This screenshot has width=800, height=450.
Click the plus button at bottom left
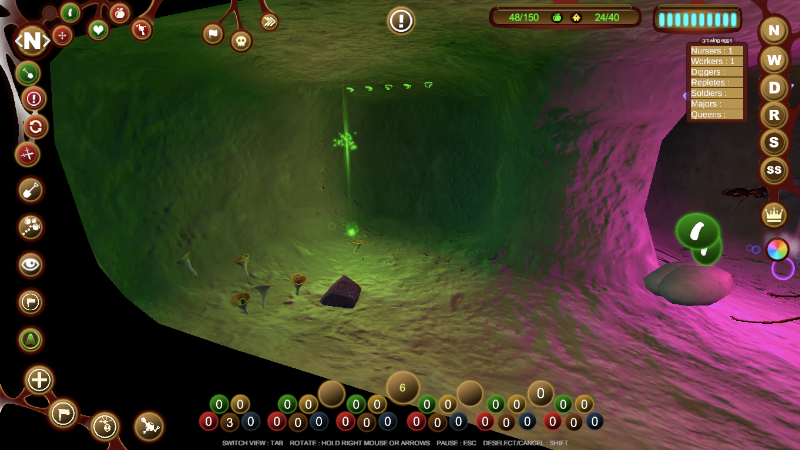(x=39, y=380)
